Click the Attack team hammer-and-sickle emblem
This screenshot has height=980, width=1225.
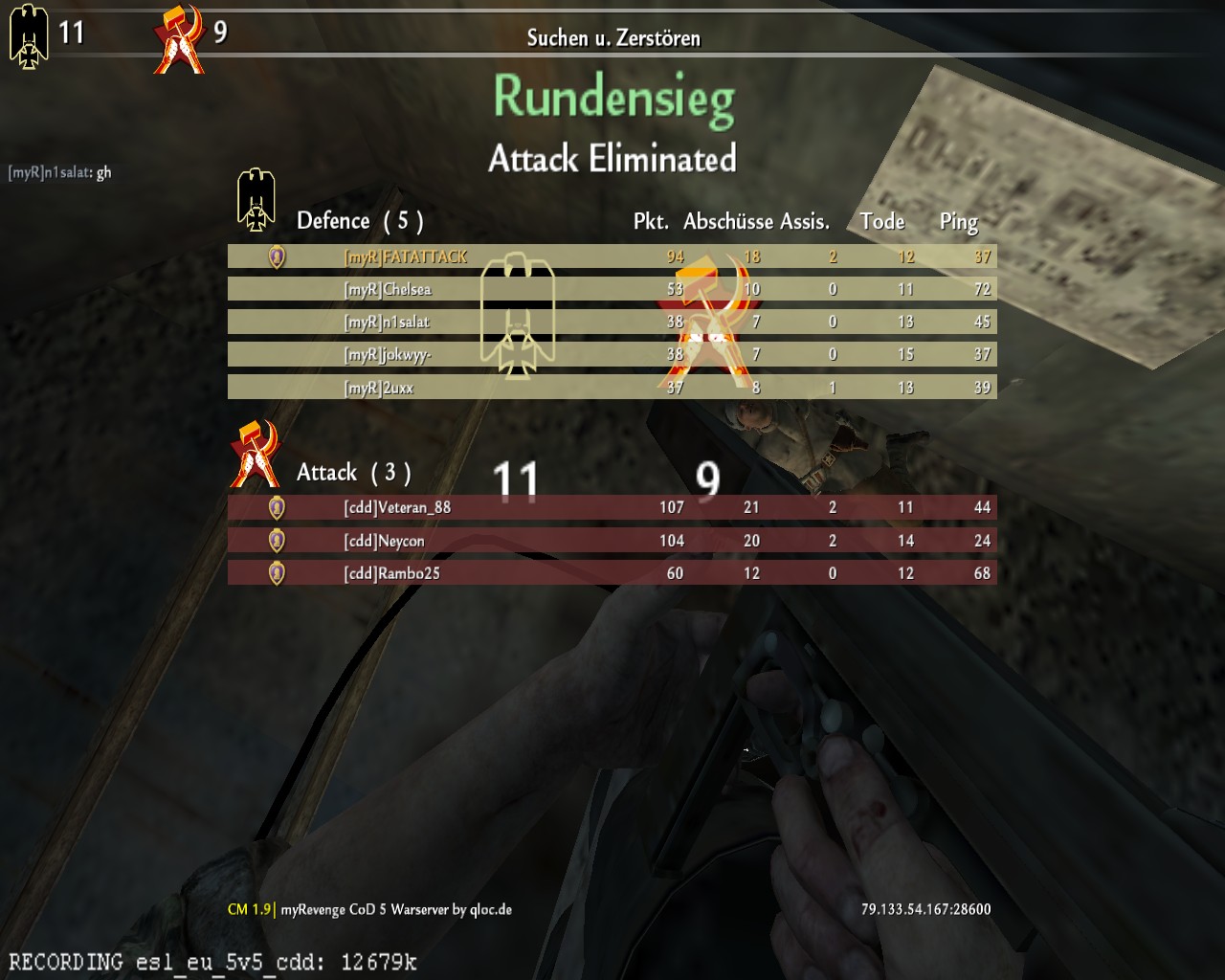255,454
